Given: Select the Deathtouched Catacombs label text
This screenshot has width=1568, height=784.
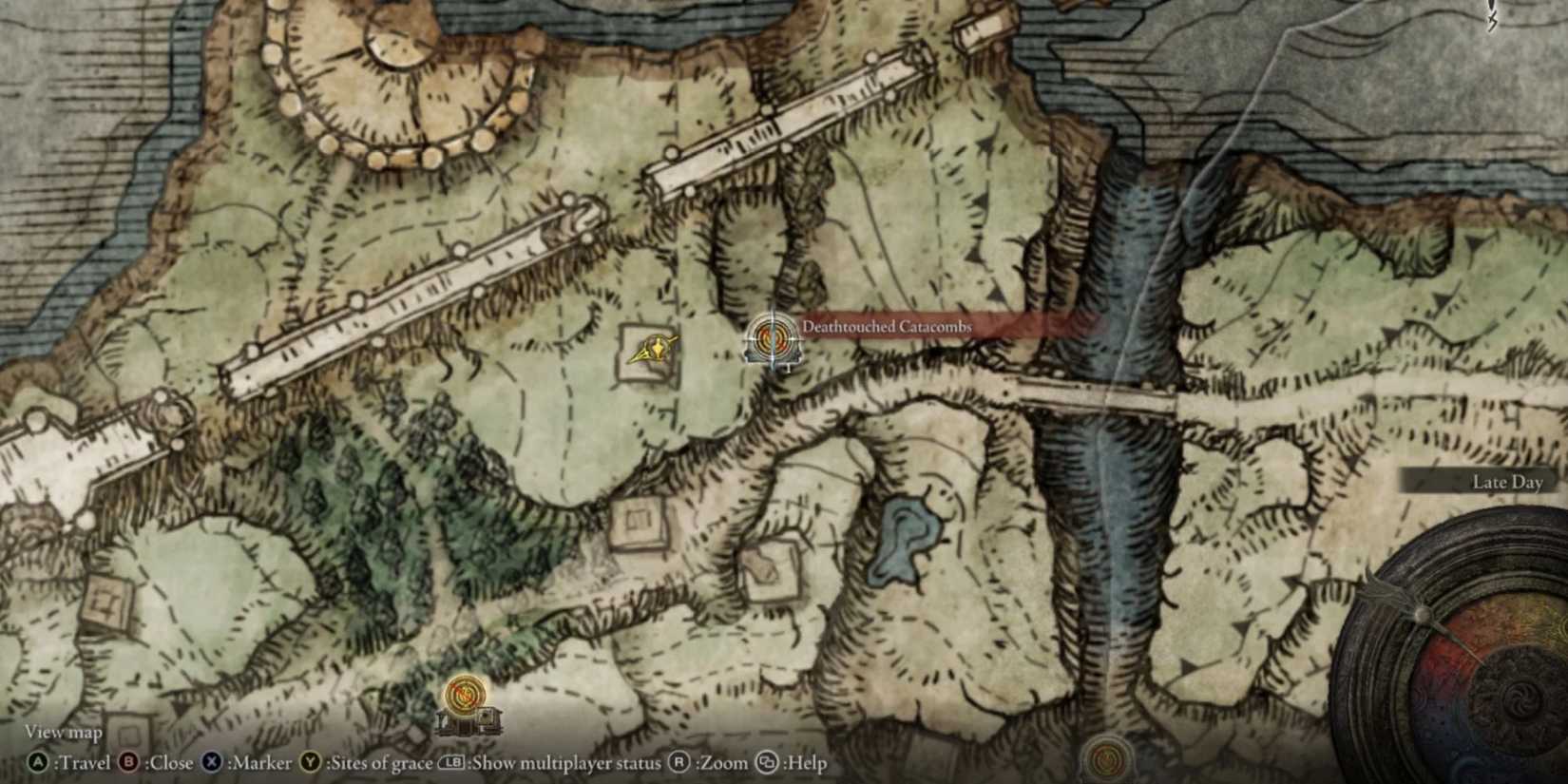Looking at the screenshot, I should click(887, 326).
